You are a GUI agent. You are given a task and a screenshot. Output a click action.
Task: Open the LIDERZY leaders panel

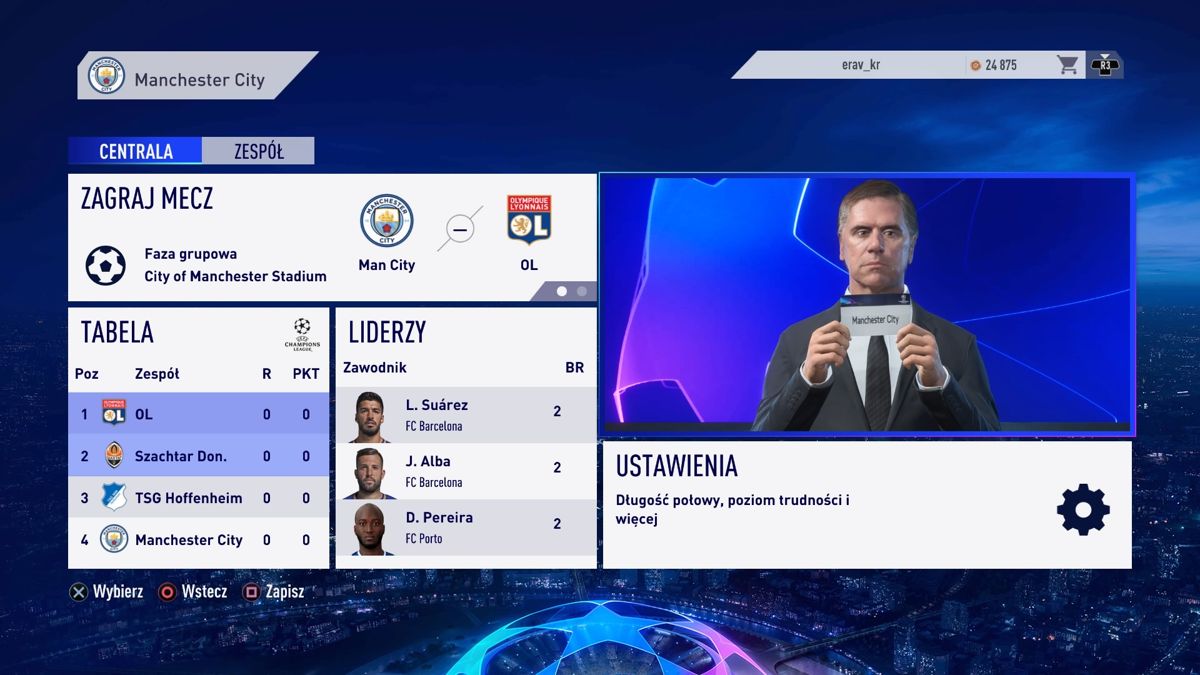(x=465, y=333)
